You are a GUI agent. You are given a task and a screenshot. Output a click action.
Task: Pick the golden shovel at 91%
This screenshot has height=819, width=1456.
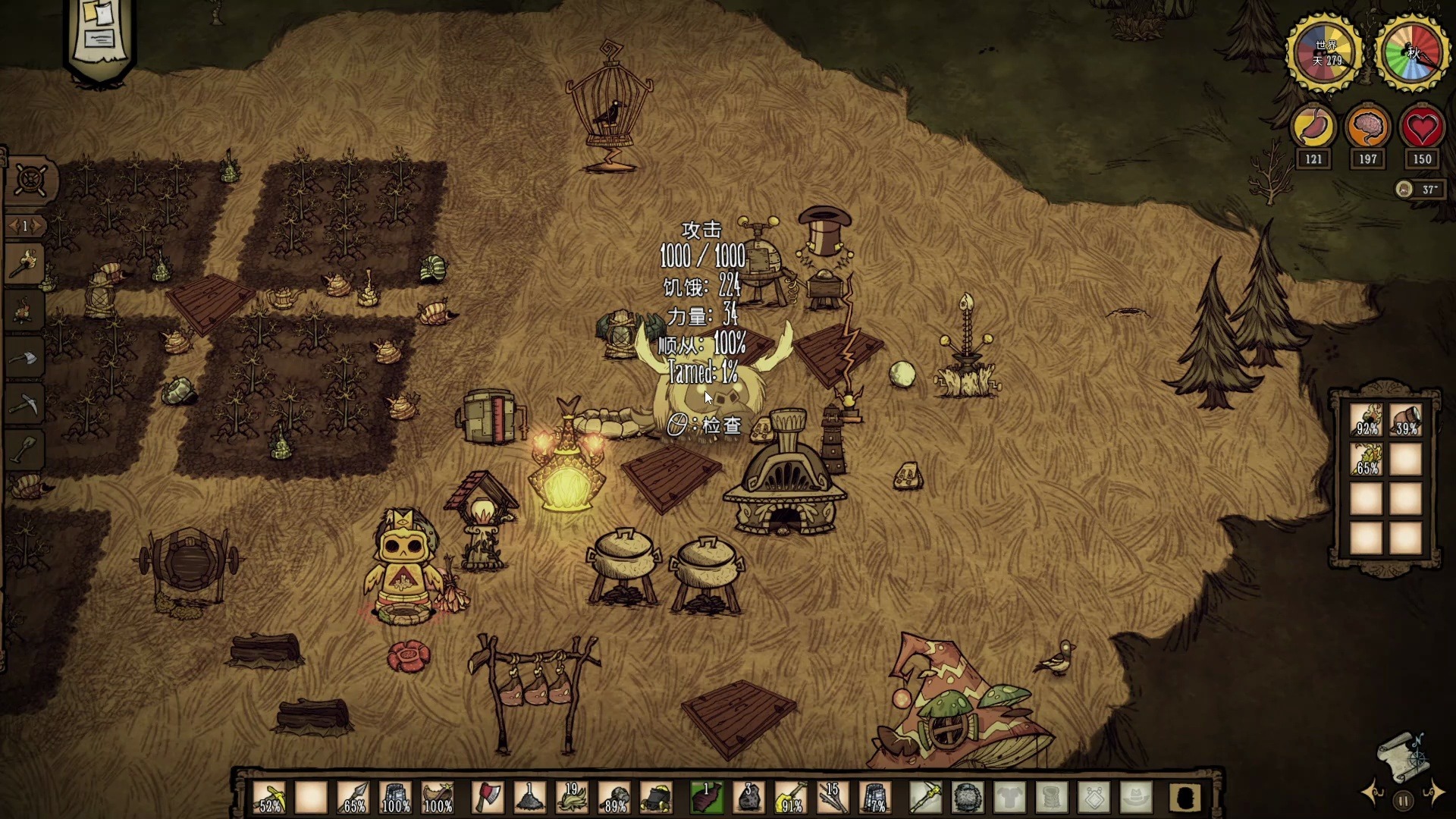coord(790,798)
